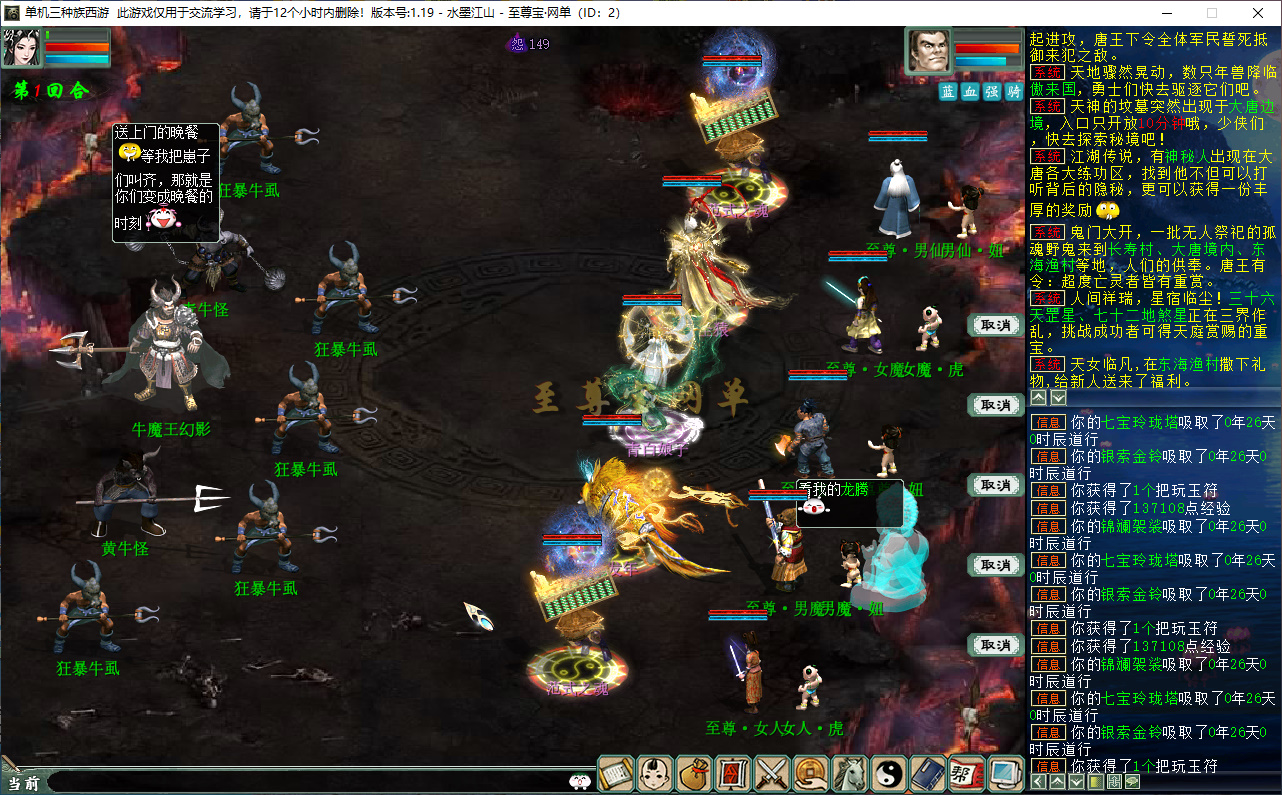The image size is (1282, 795).
Task: Open the emoji face beside the chat input
Action: pos(579,782)
